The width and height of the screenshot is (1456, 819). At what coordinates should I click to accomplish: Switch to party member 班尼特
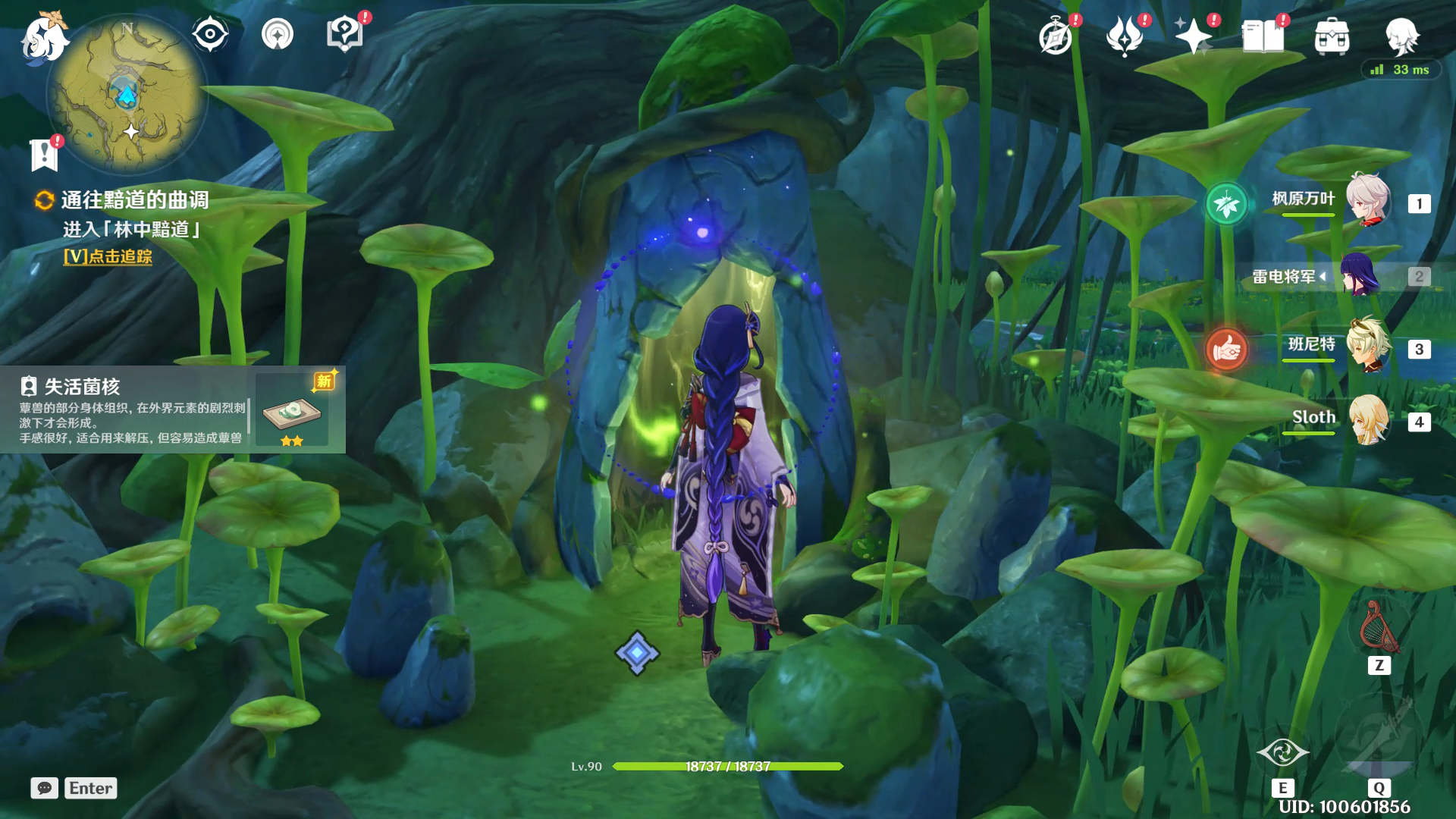(1367, 347)
